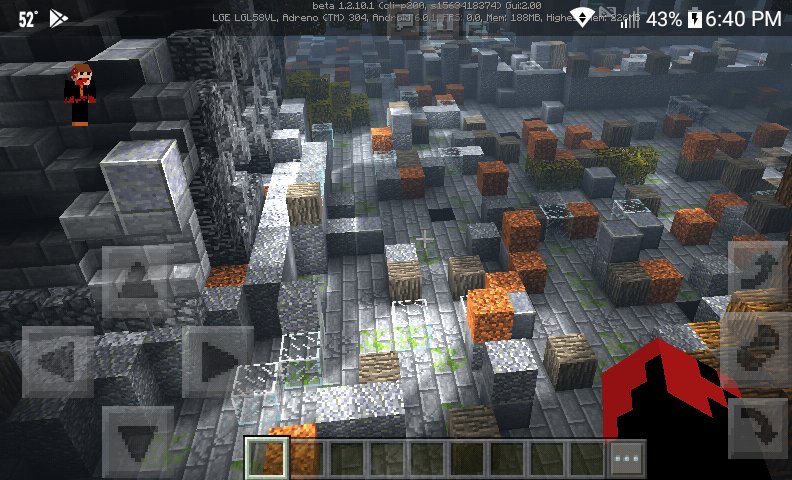Select the highlighted first hotbar slot
Screen dimensions: 792x480
(264, 458)
